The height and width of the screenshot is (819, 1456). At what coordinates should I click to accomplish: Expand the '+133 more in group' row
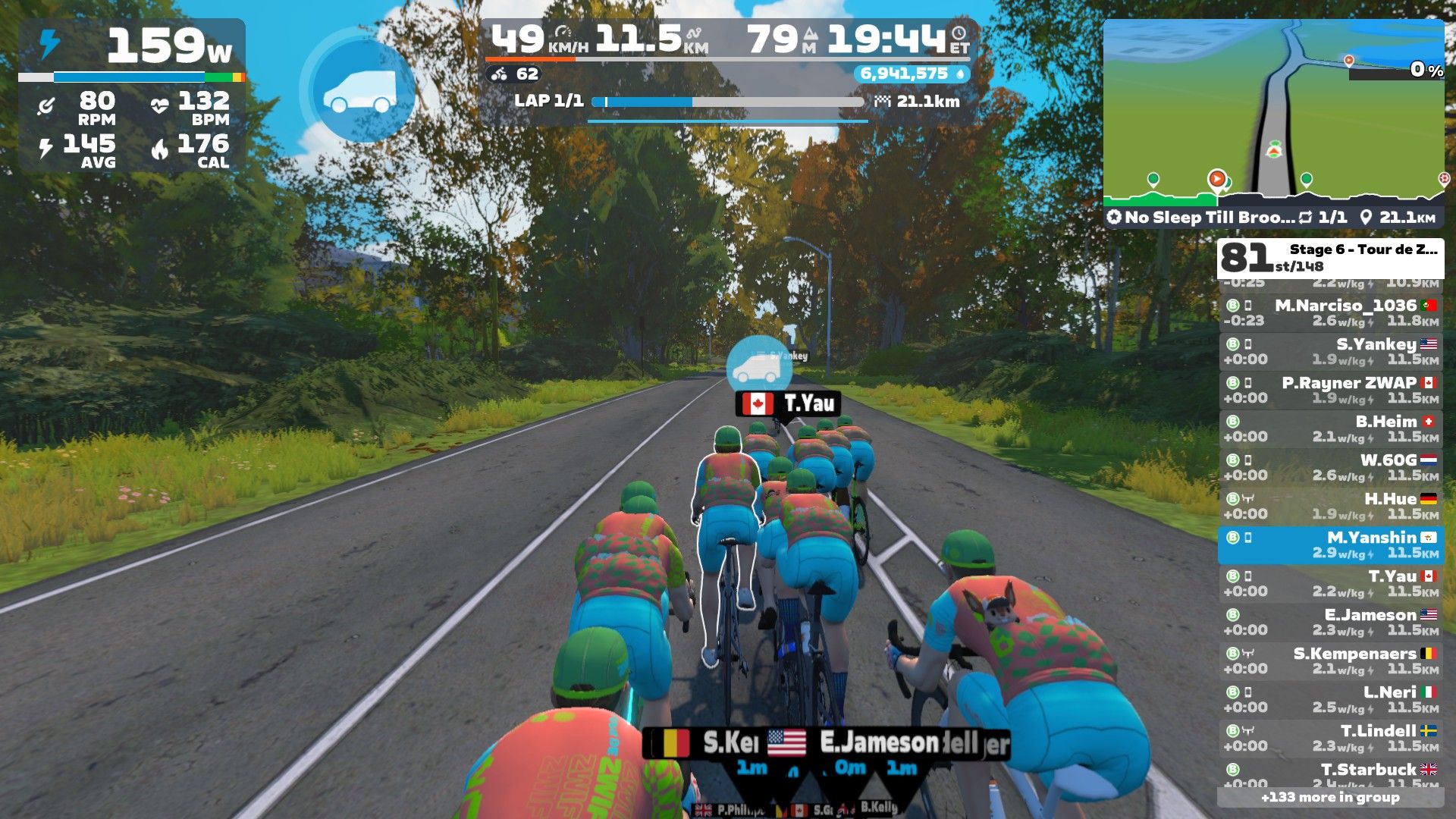click(x=1330, y=797)
